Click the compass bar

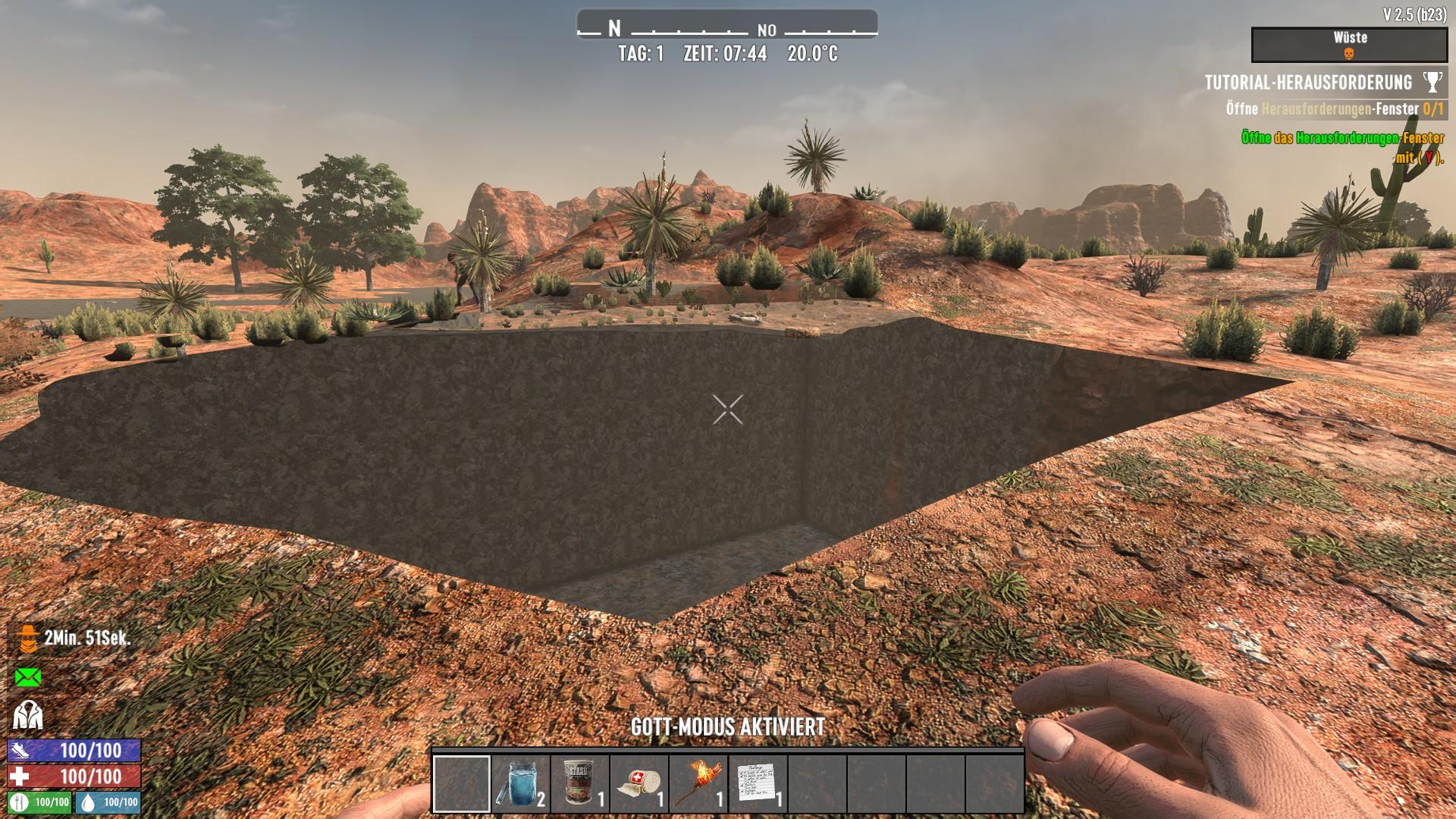pyautogui.click(x=727, y=29)
